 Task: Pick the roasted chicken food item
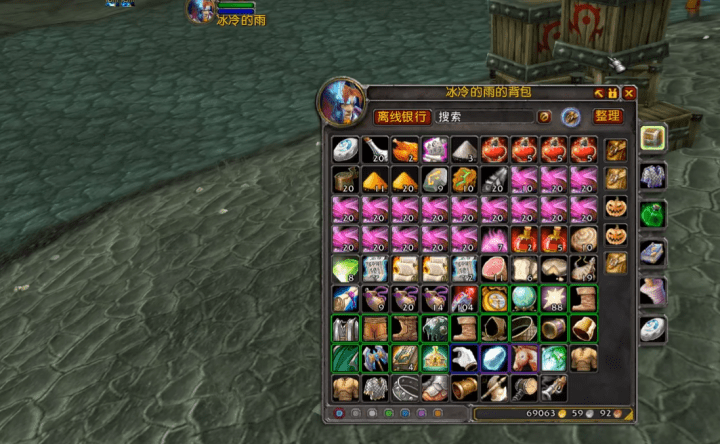404,149
